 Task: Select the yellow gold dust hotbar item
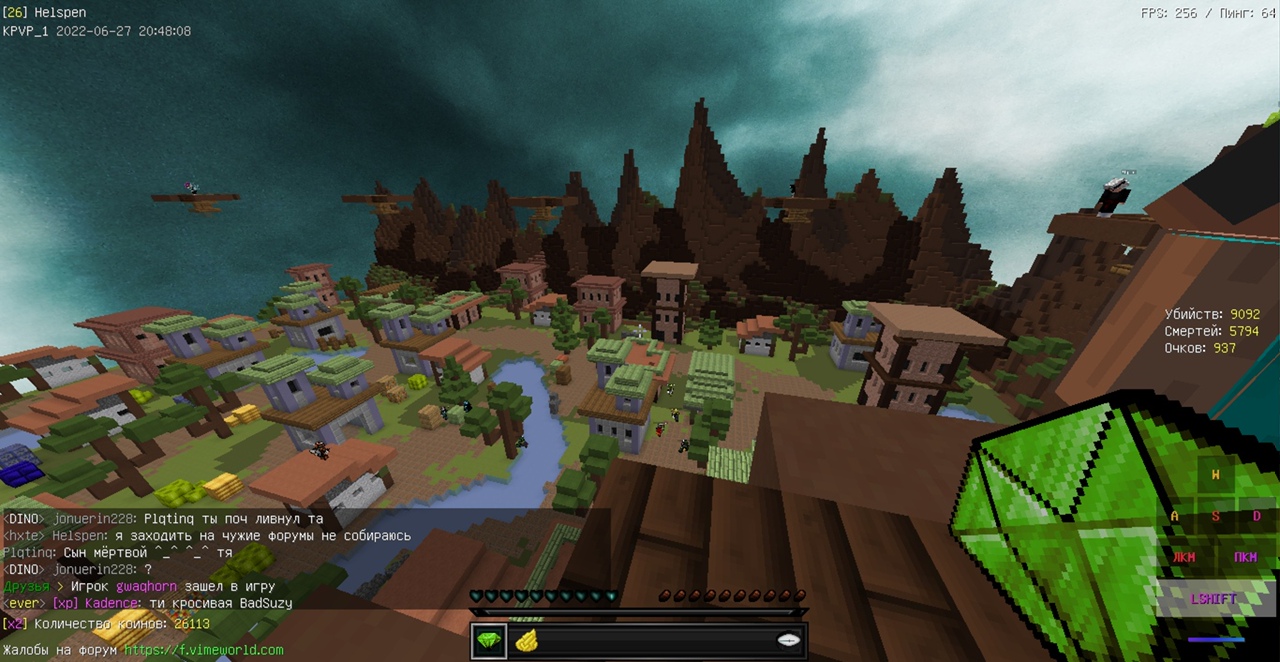coord(526,641)
